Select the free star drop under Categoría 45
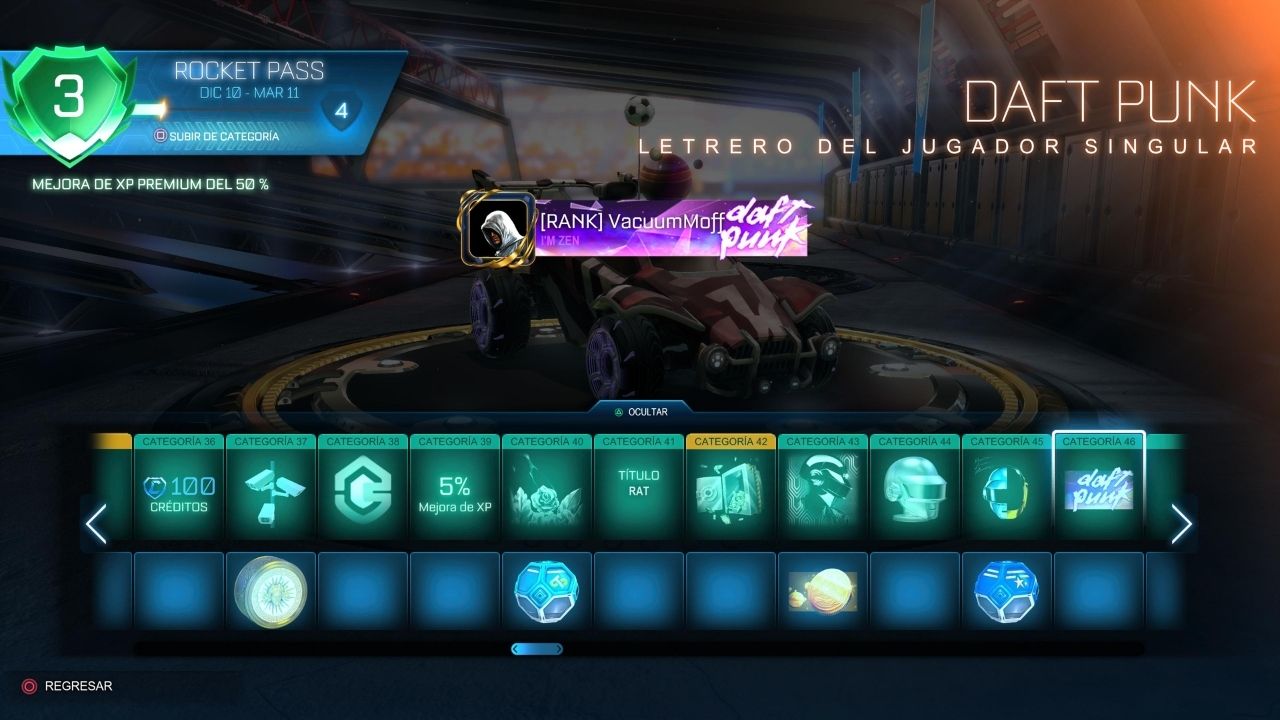1280x720 pixels. pyautogui.click(x=1007, y=591)
